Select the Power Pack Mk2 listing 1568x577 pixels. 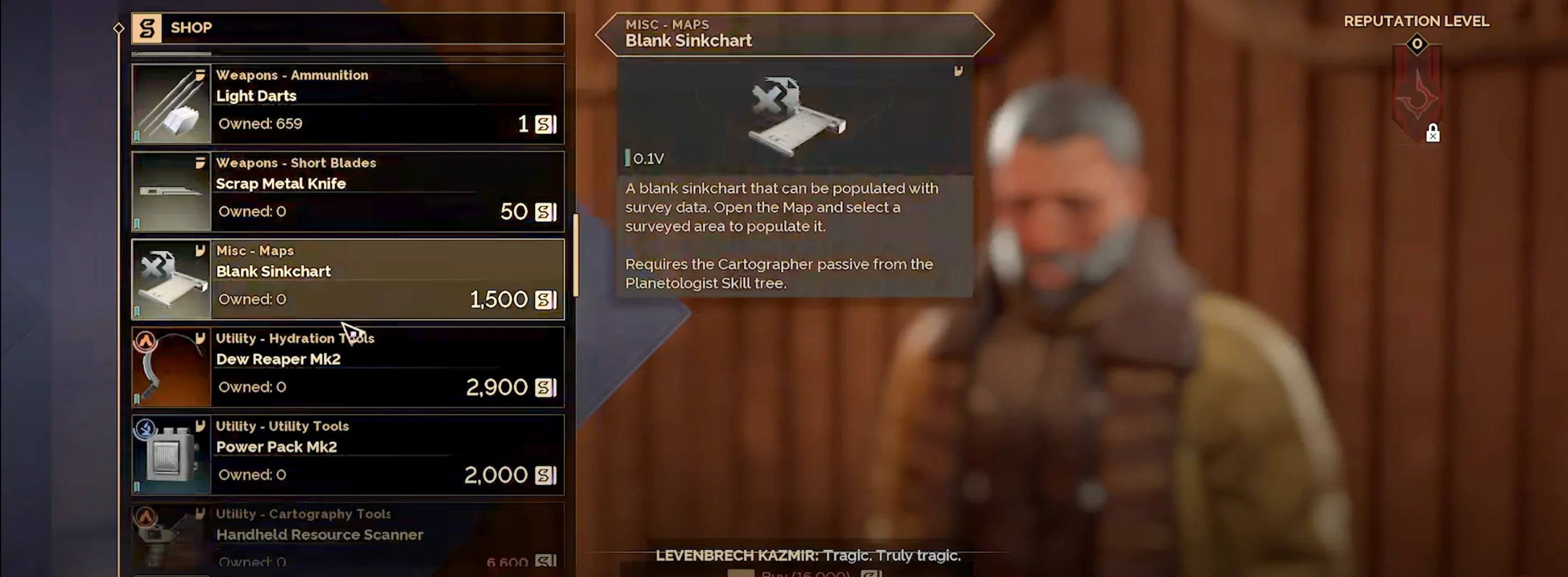347,455
